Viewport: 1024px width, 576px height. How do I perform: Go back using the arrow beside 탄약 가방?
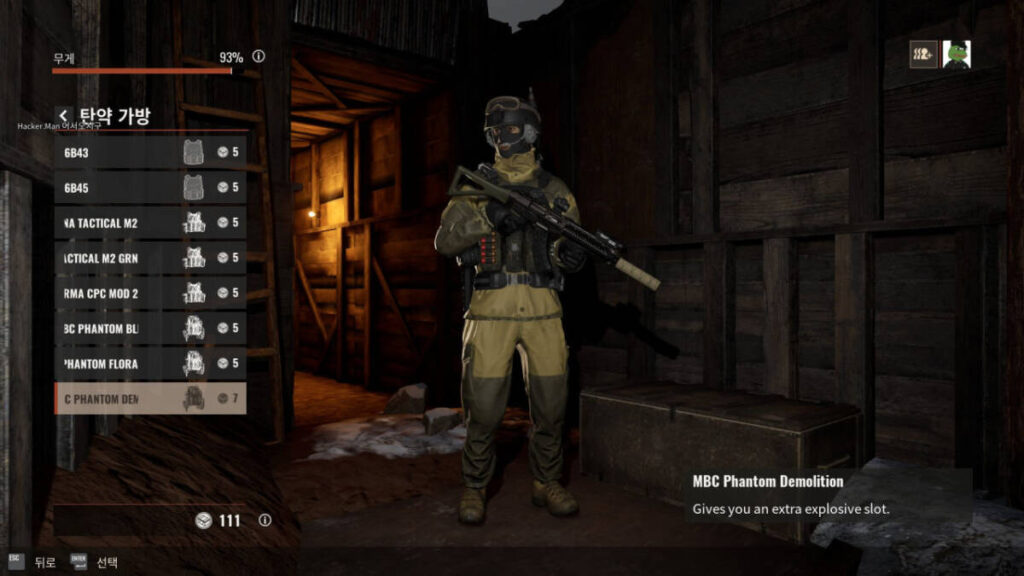64,116
